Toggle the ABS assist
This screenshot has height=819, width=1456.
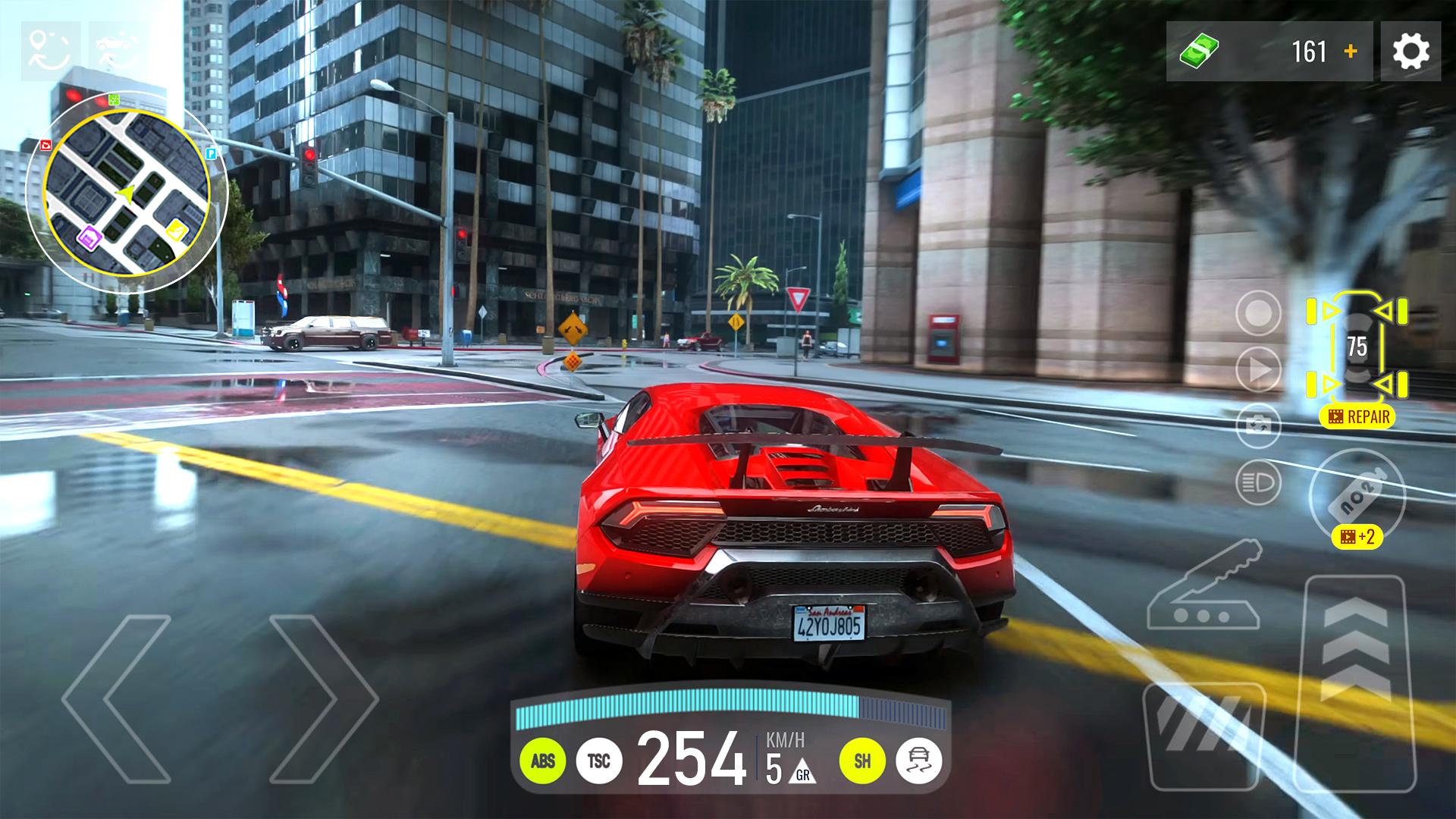pos(543,761)
